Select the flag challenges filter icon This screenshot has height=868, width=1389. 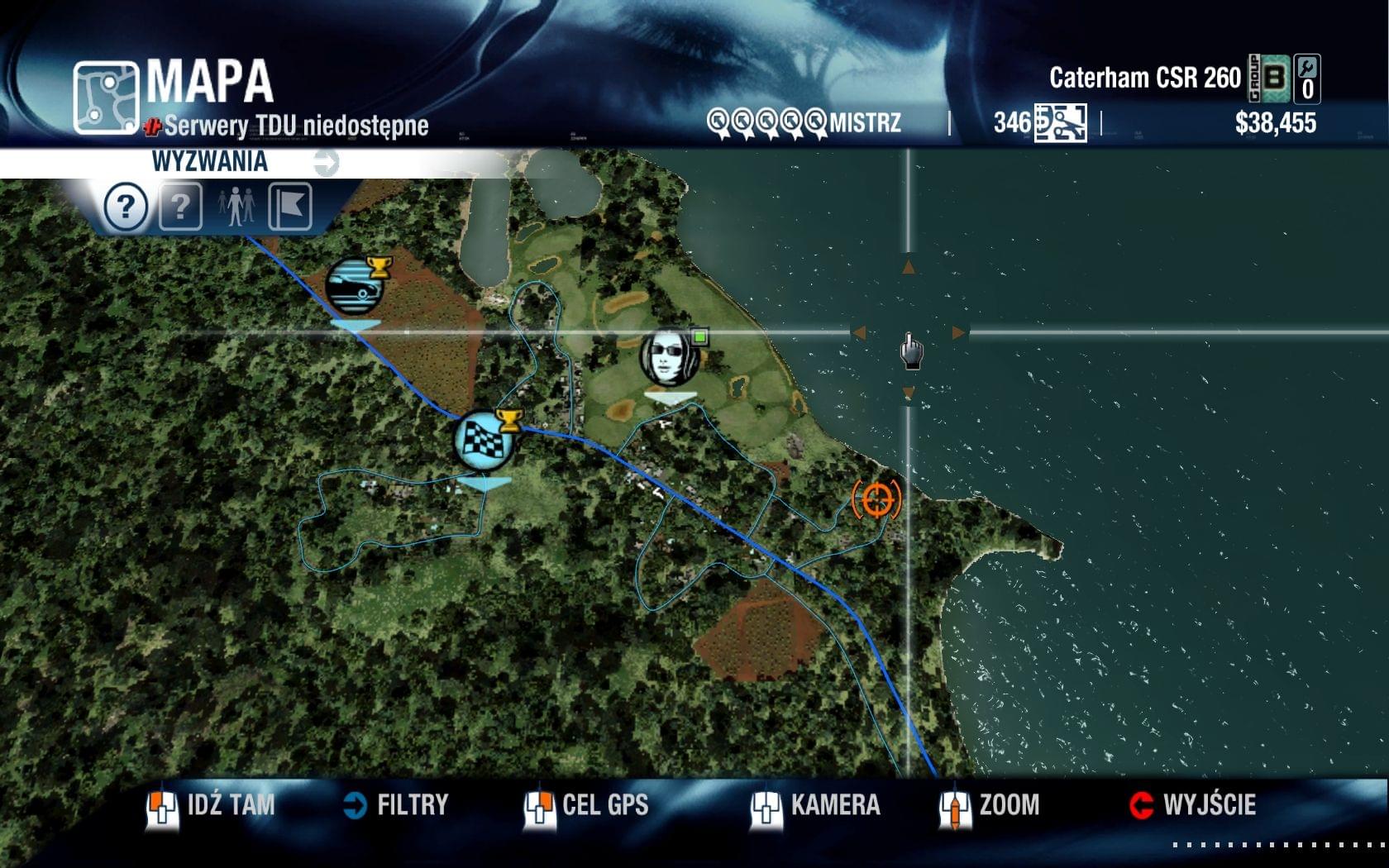290,206
